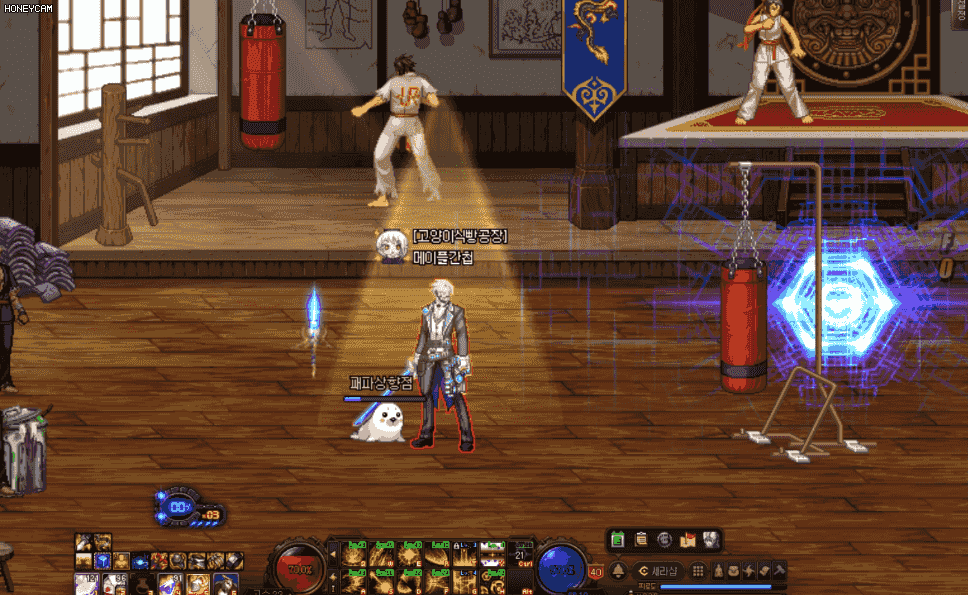Open the white-haired character portrait icon
Viewport: 968px width, 595px height.
(x=710, y=540)
